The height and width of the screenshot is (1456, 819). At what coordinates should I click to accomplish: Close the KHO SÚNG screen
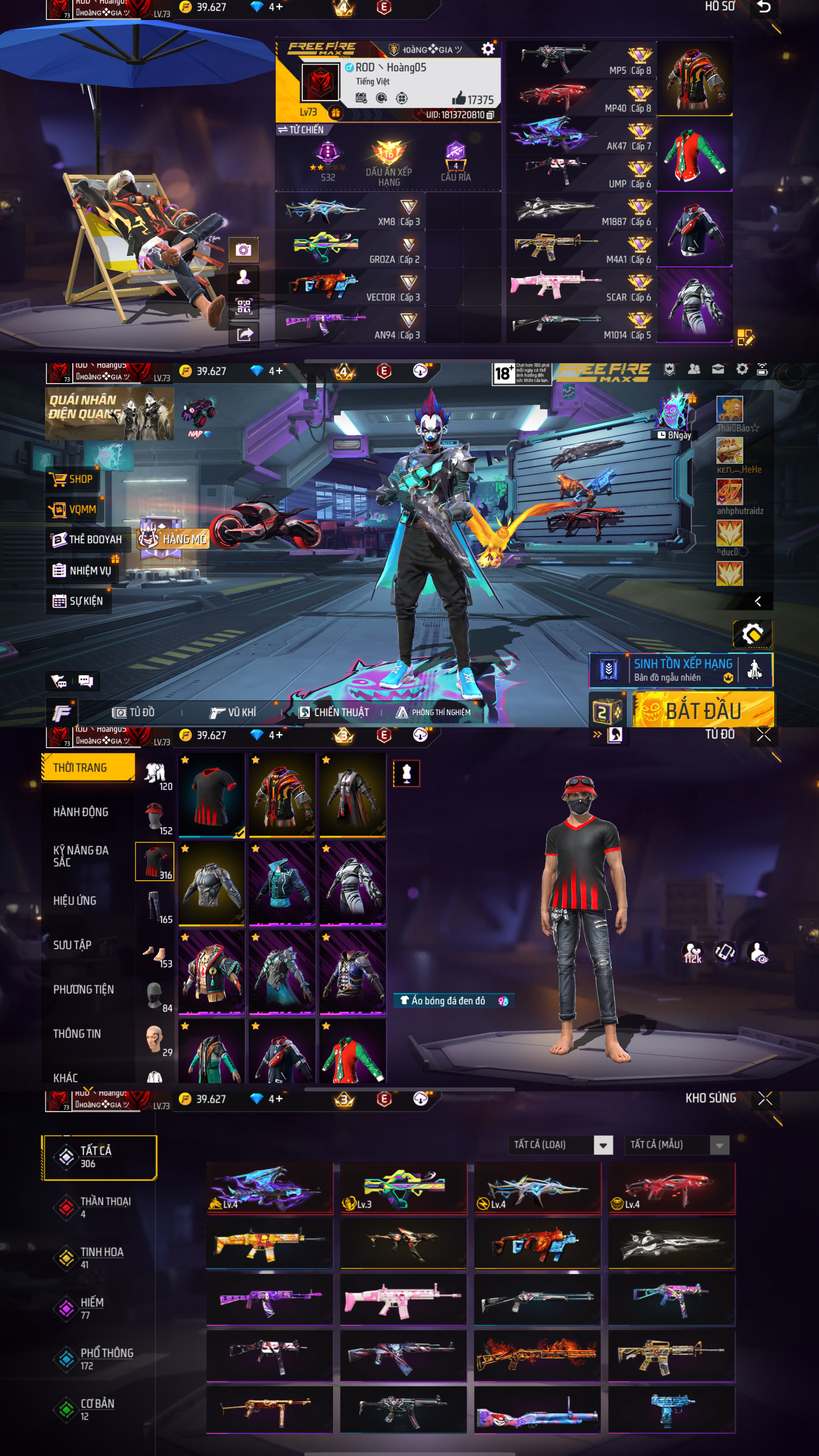(765, 1098)
